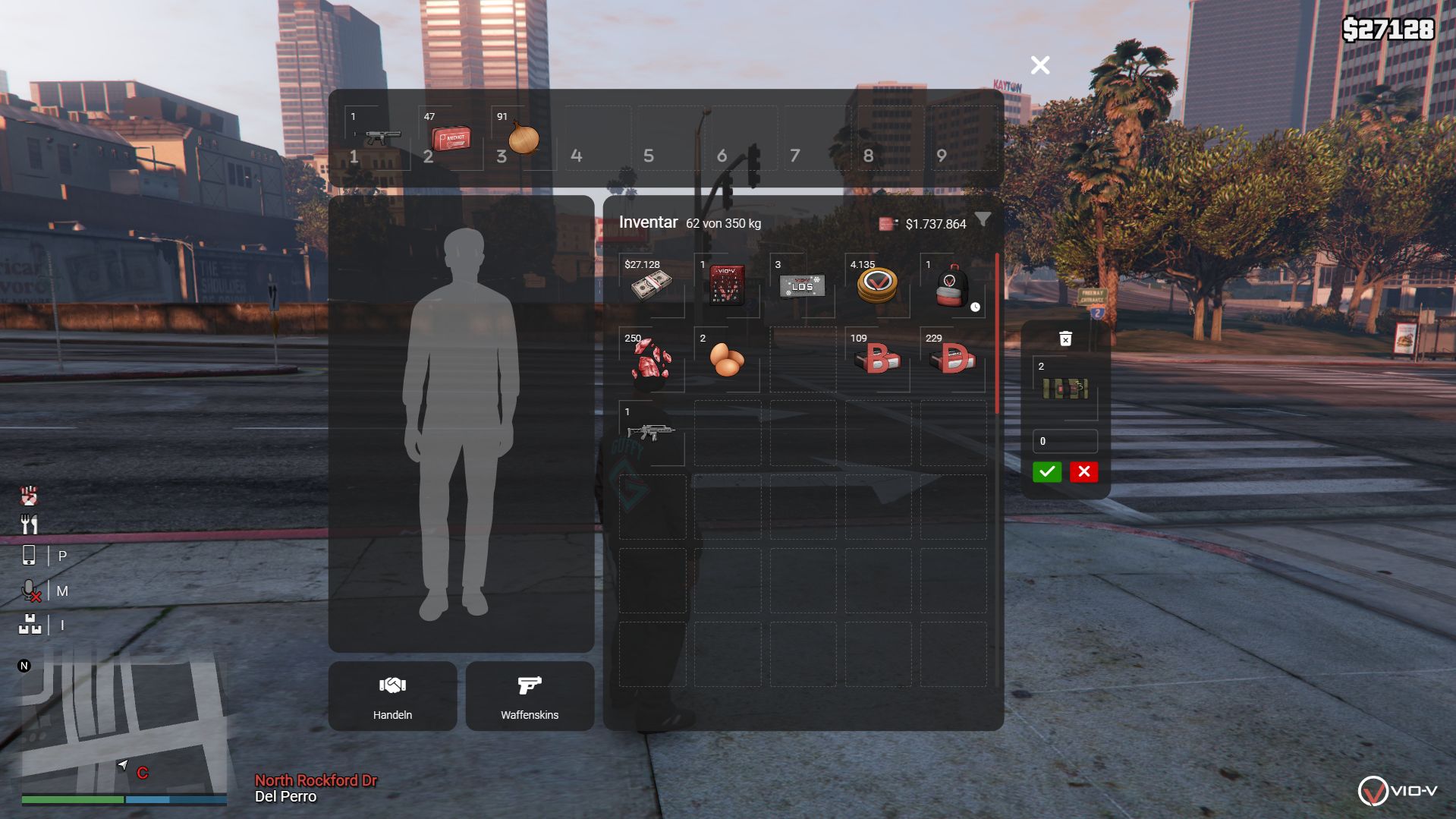Select the onion hotbar slot
The image size is (1456, 819).
pyautogui.click(x=524, y=138)
